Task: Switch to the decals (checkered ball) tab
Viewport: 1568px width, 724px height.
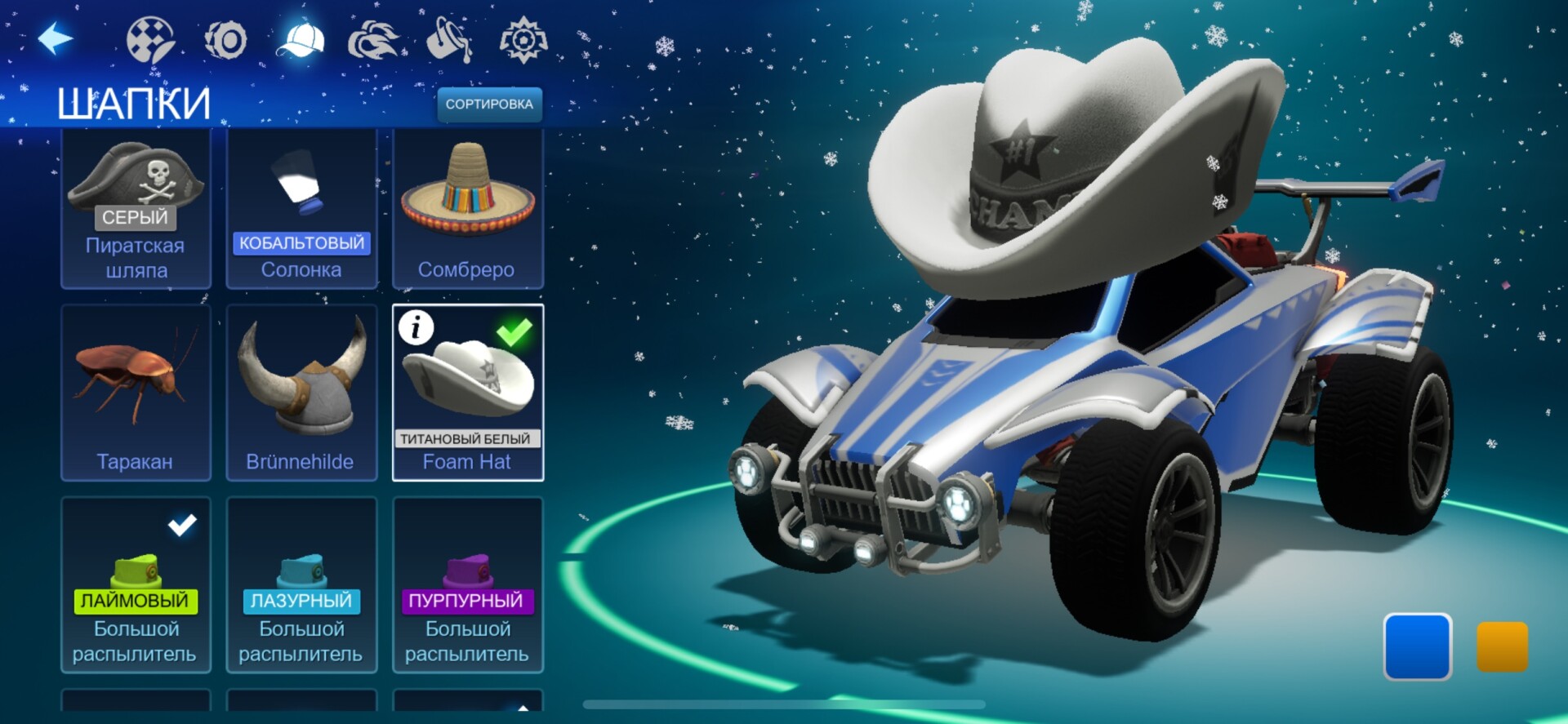Action: [x=150, y=40]
